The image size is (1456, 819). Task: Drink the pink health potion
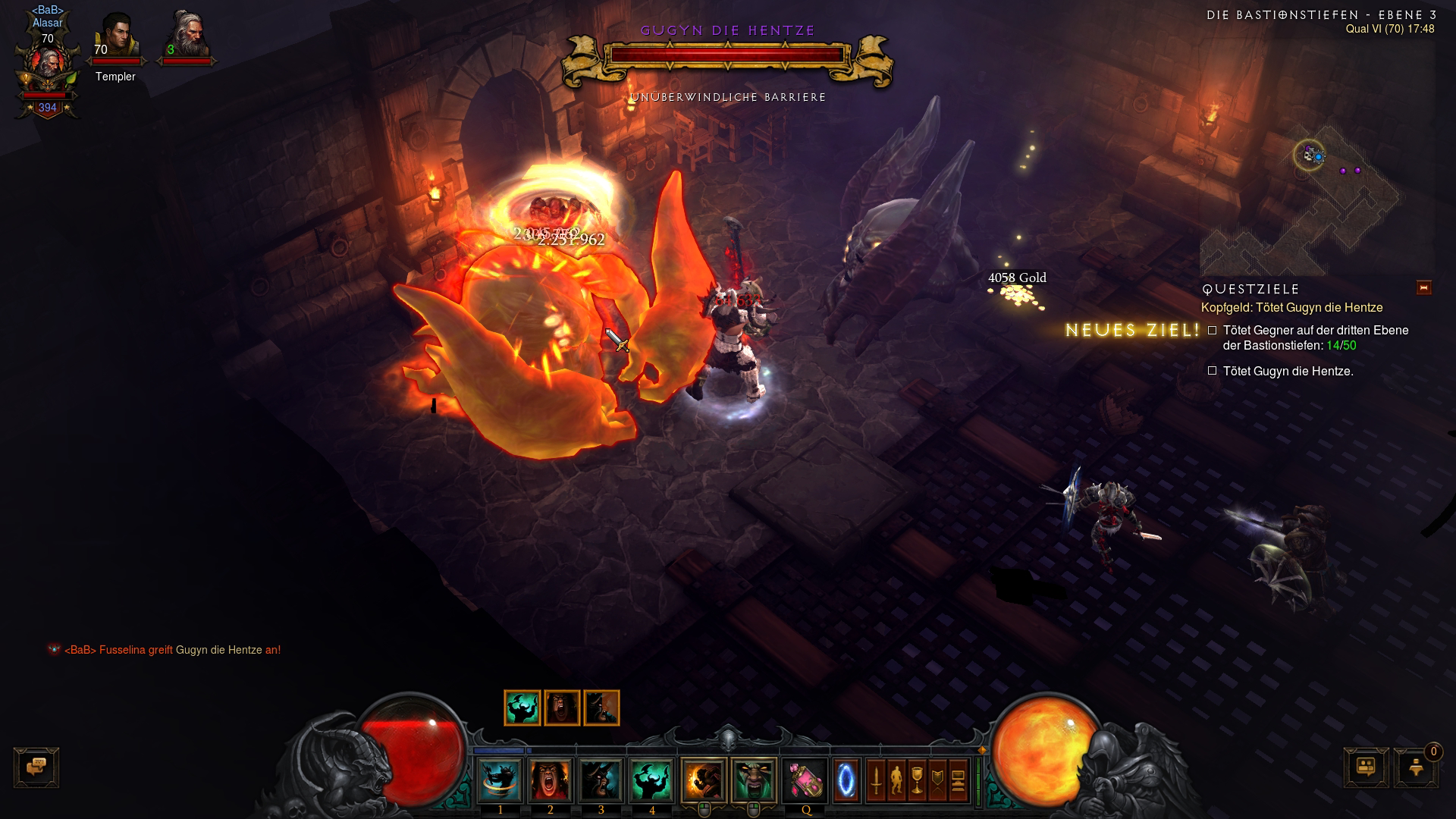805,780
